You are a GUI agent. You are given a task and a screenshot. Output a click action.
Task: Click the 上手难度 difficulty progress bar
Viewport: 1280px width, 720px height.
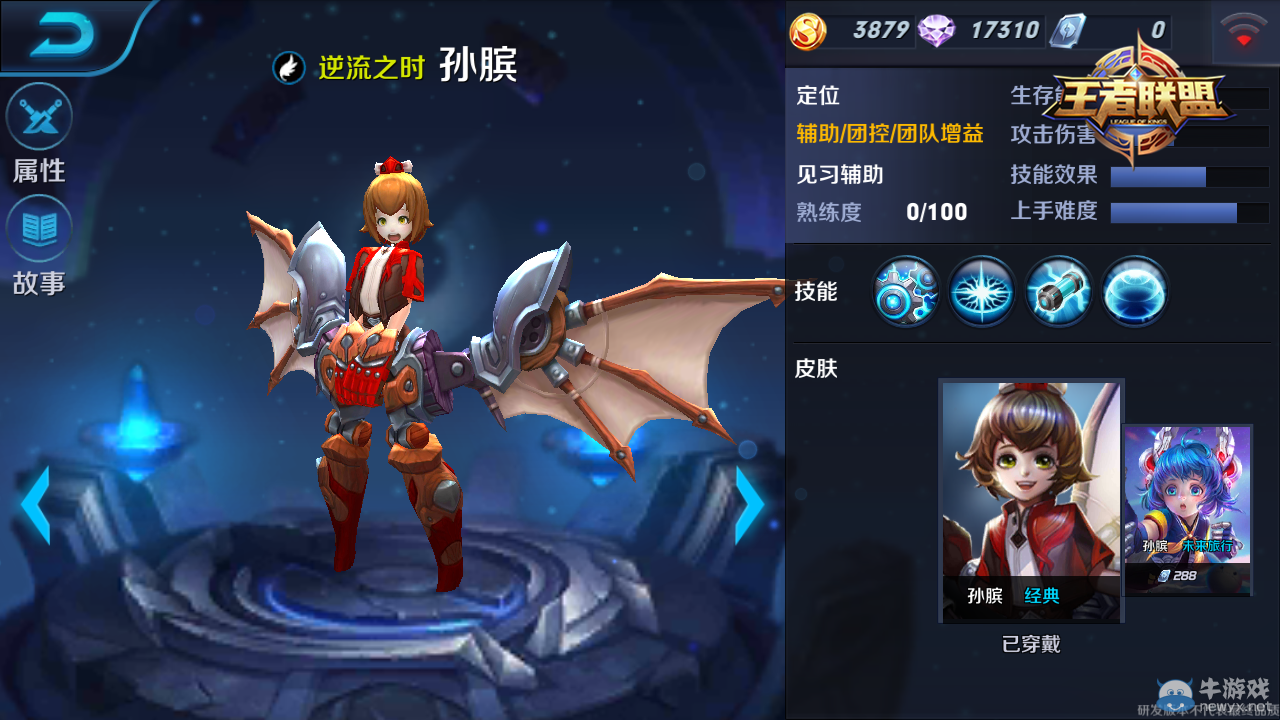tap(1188, 212)
